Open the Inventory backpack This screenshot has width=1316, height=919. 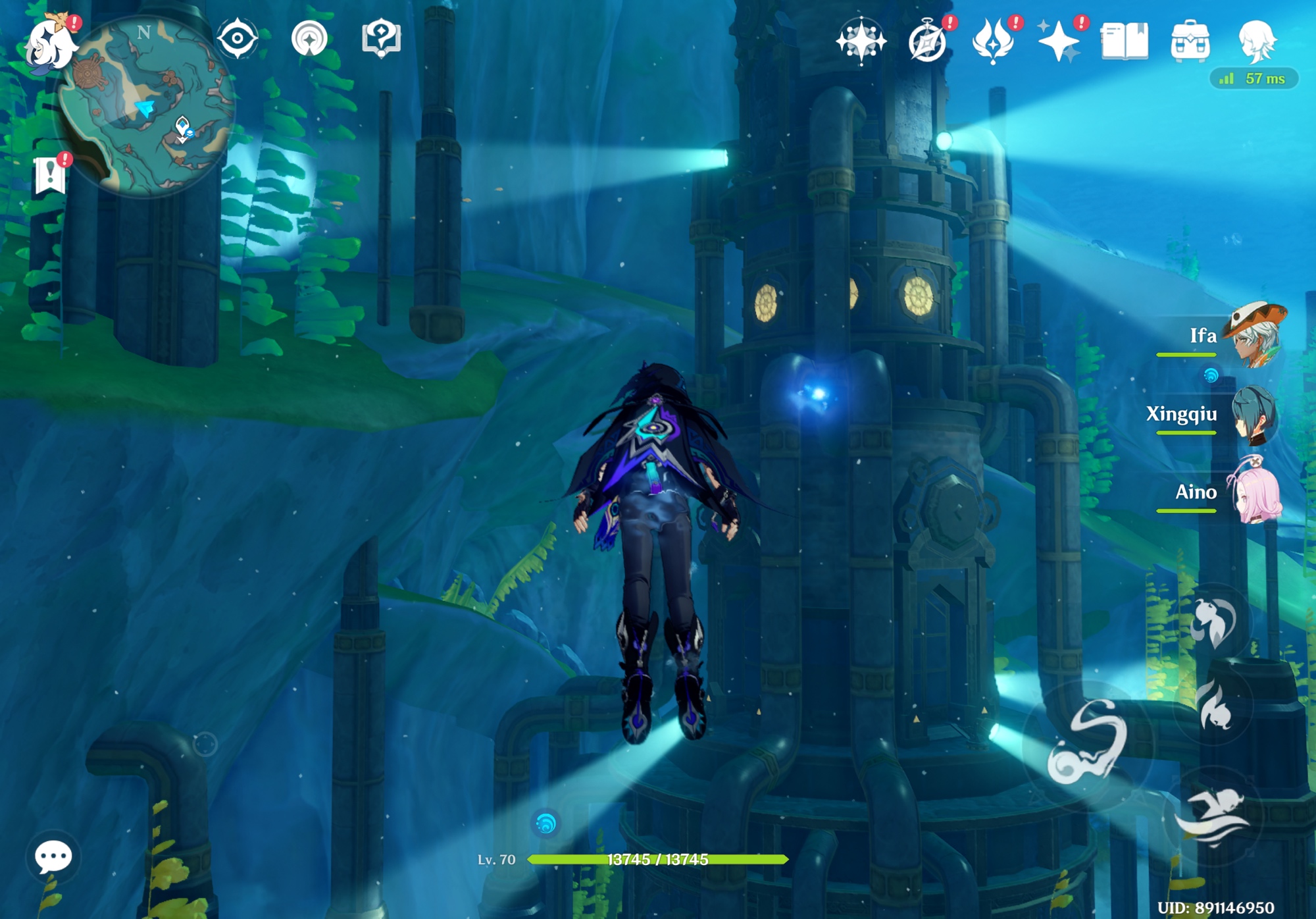point(1190,41)
